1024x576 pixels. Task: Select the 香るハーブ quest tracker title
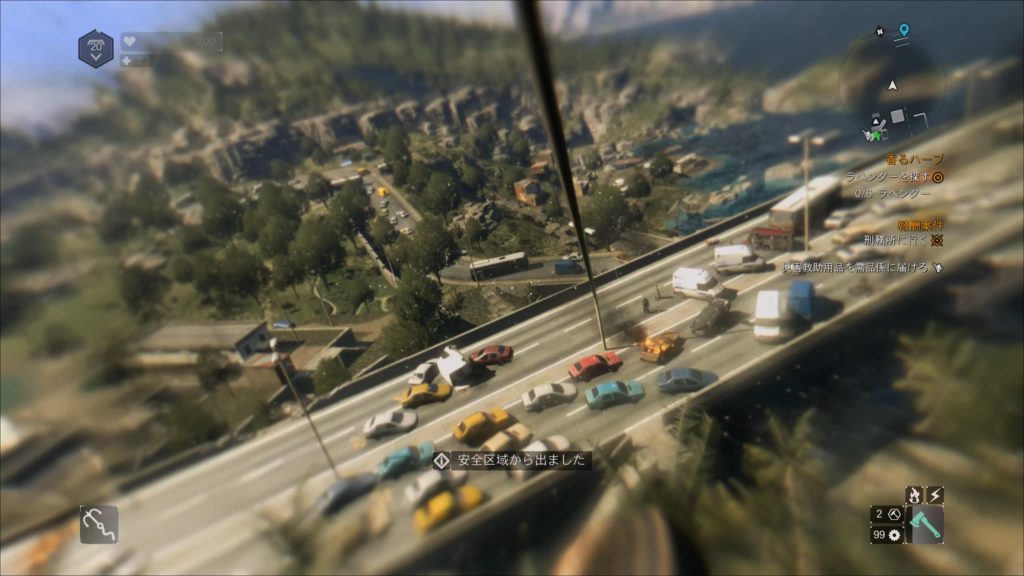(x=918, y=159)
